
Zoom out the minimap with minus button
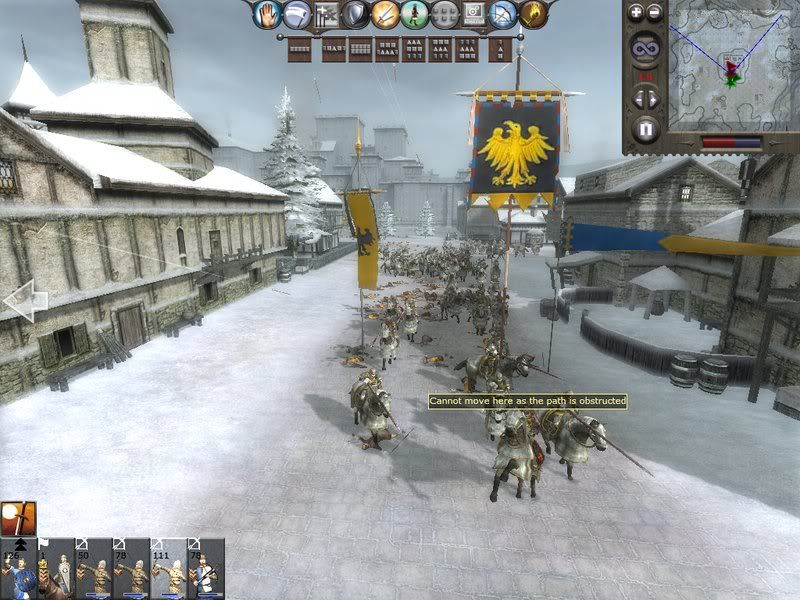pyautogui.click(x=654, y=13)
